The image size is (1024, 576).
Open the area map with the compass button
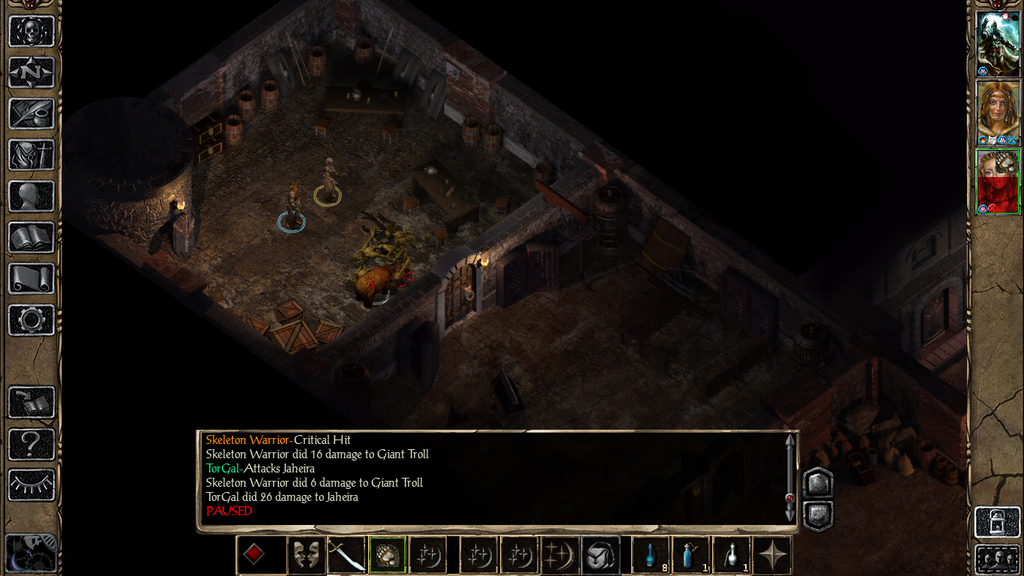(x=31, y=72)
